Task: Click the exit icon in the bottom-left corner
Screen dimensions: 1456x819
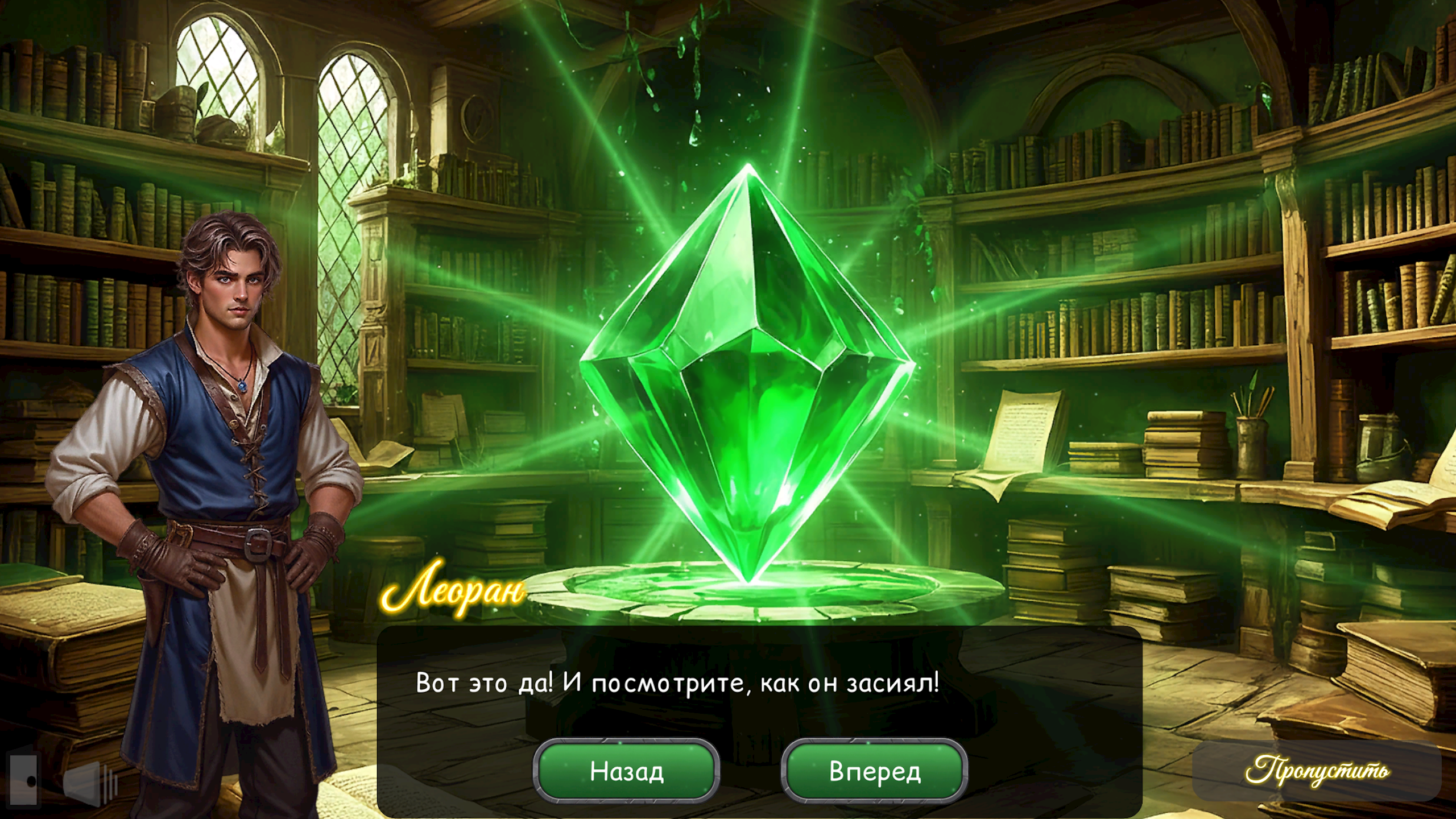Action: pos(23,782)
